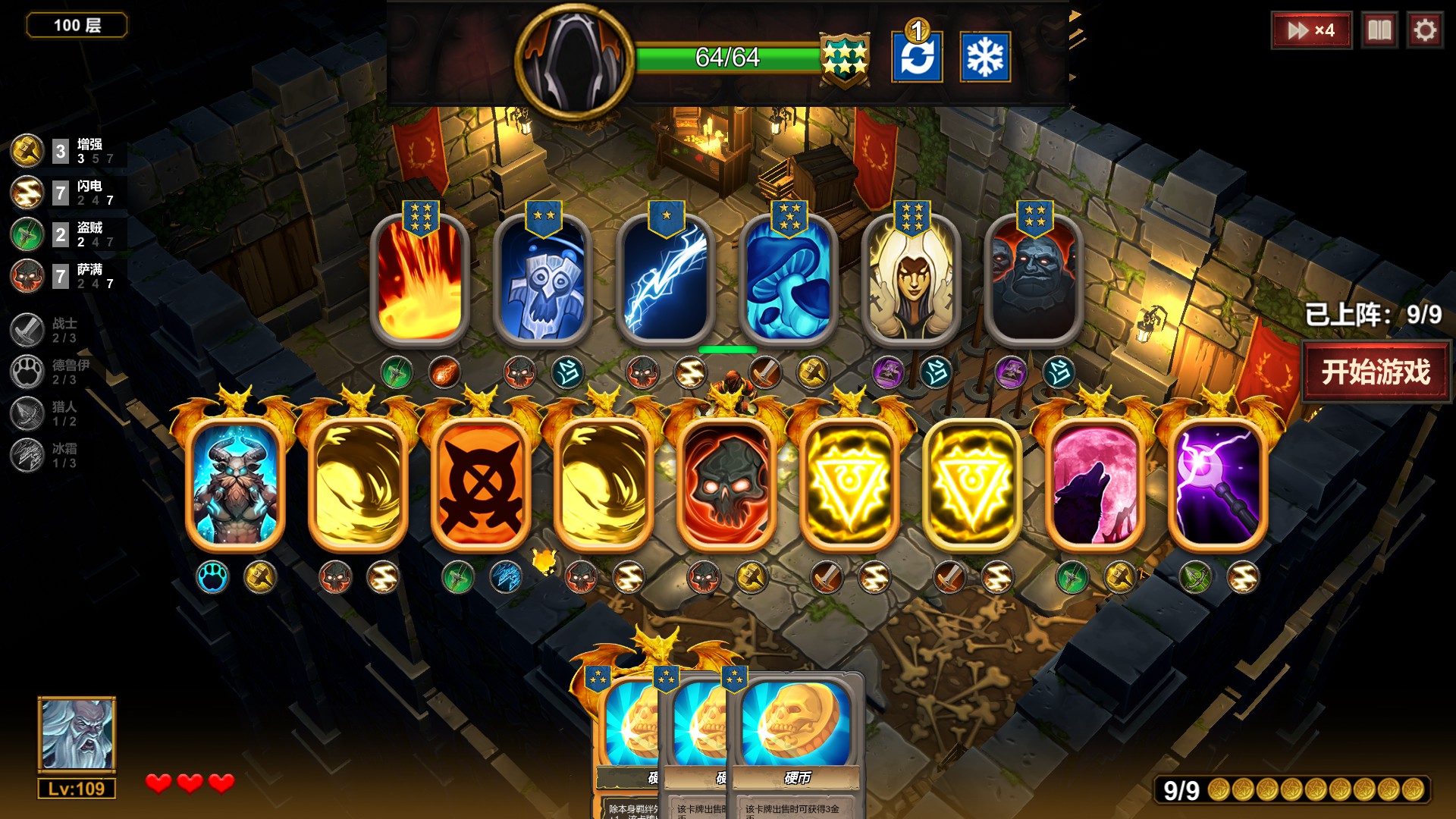Pick the howling wolf pink moon card

tap(1095, 484)
